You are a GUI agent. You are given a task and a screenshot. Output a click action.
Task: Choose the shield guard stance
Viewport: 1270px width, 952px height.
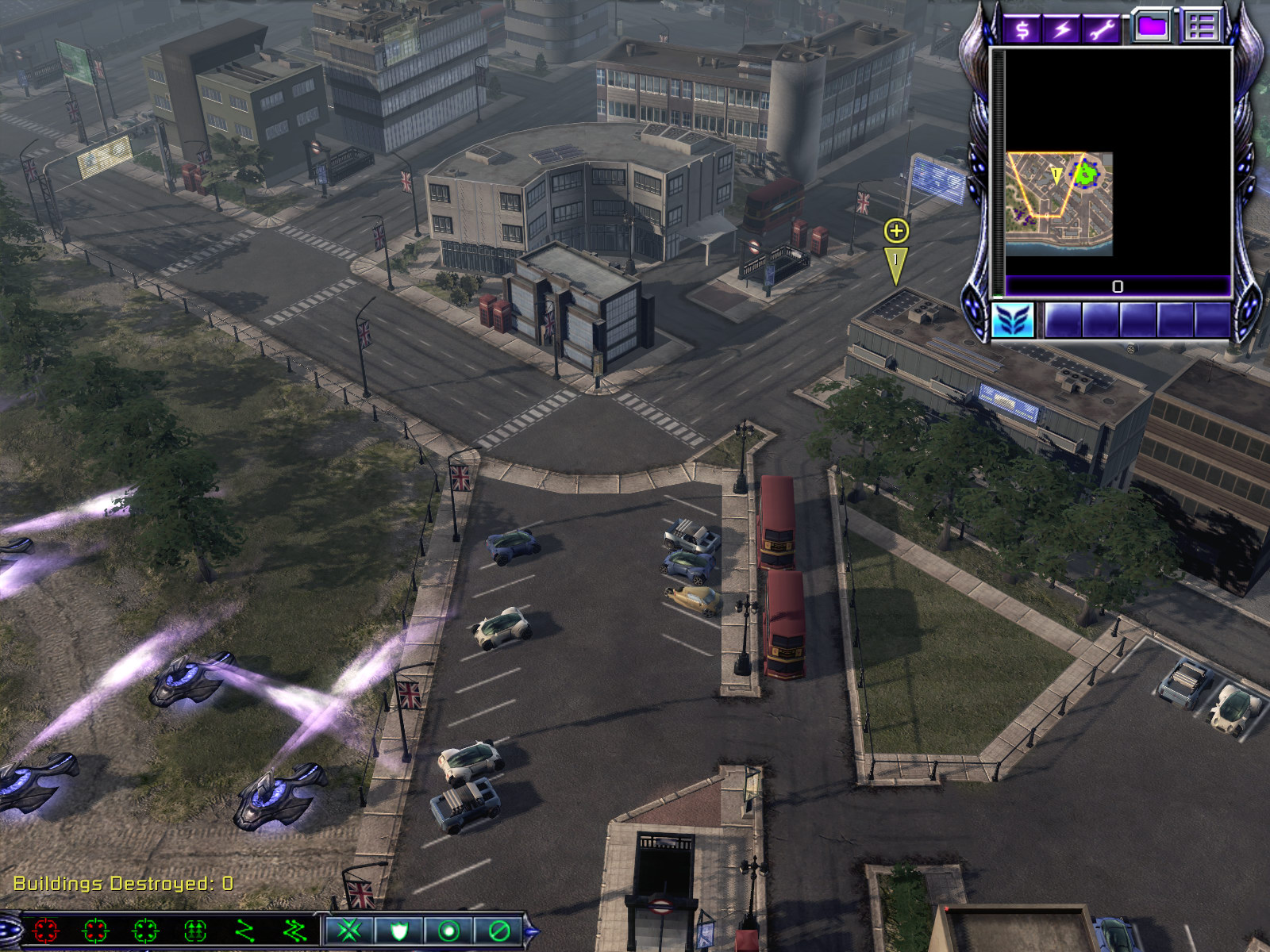399,930
